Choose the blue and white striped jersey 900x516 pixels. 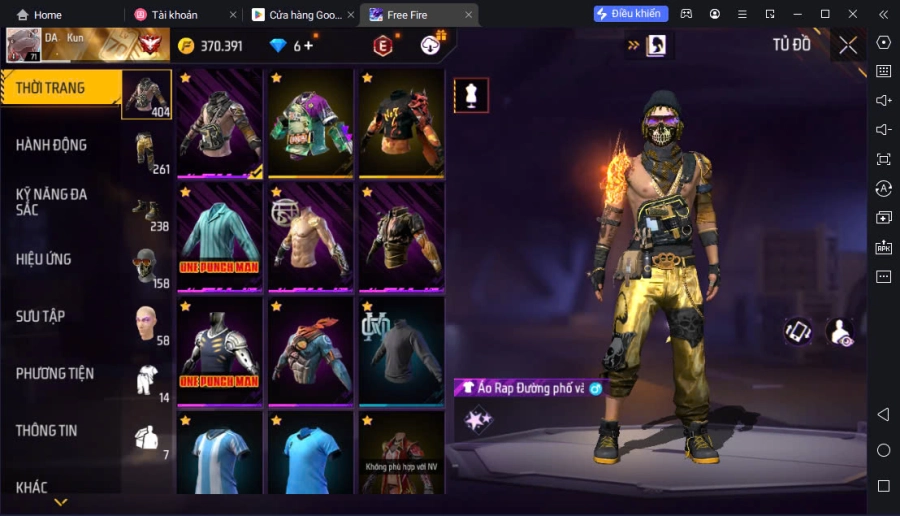point(219,455)
